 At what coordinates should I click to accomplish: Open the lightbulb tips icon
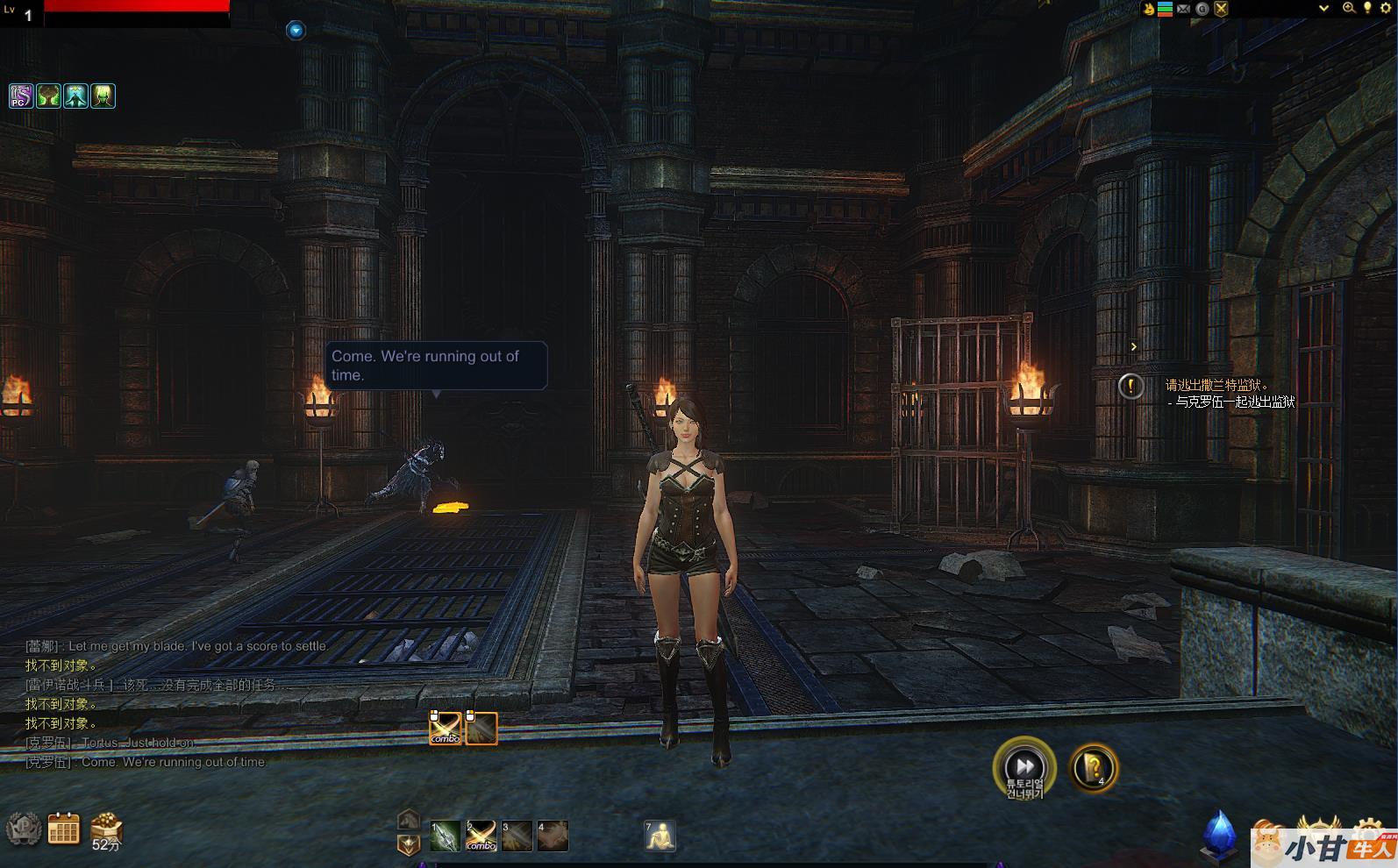tap(1366, 8)
